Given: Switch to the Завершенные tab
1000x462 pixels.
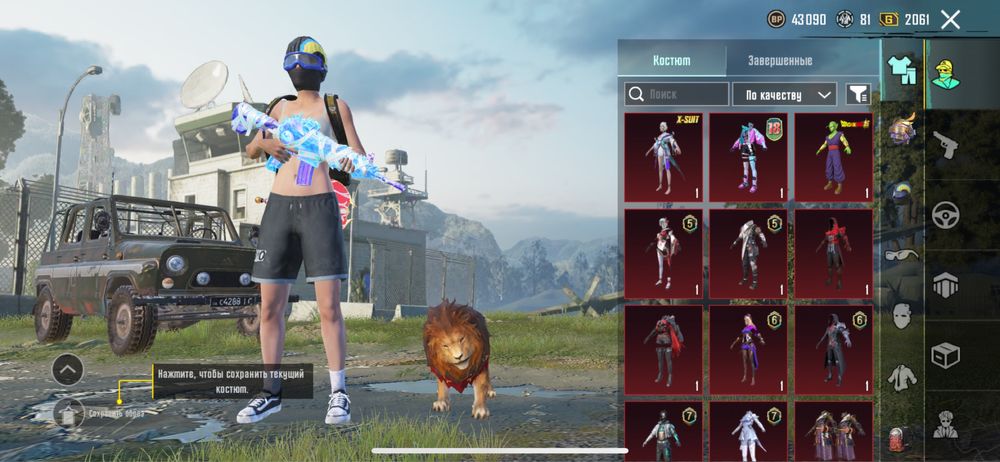Looking at the screenshot, I should coord(780,60).
